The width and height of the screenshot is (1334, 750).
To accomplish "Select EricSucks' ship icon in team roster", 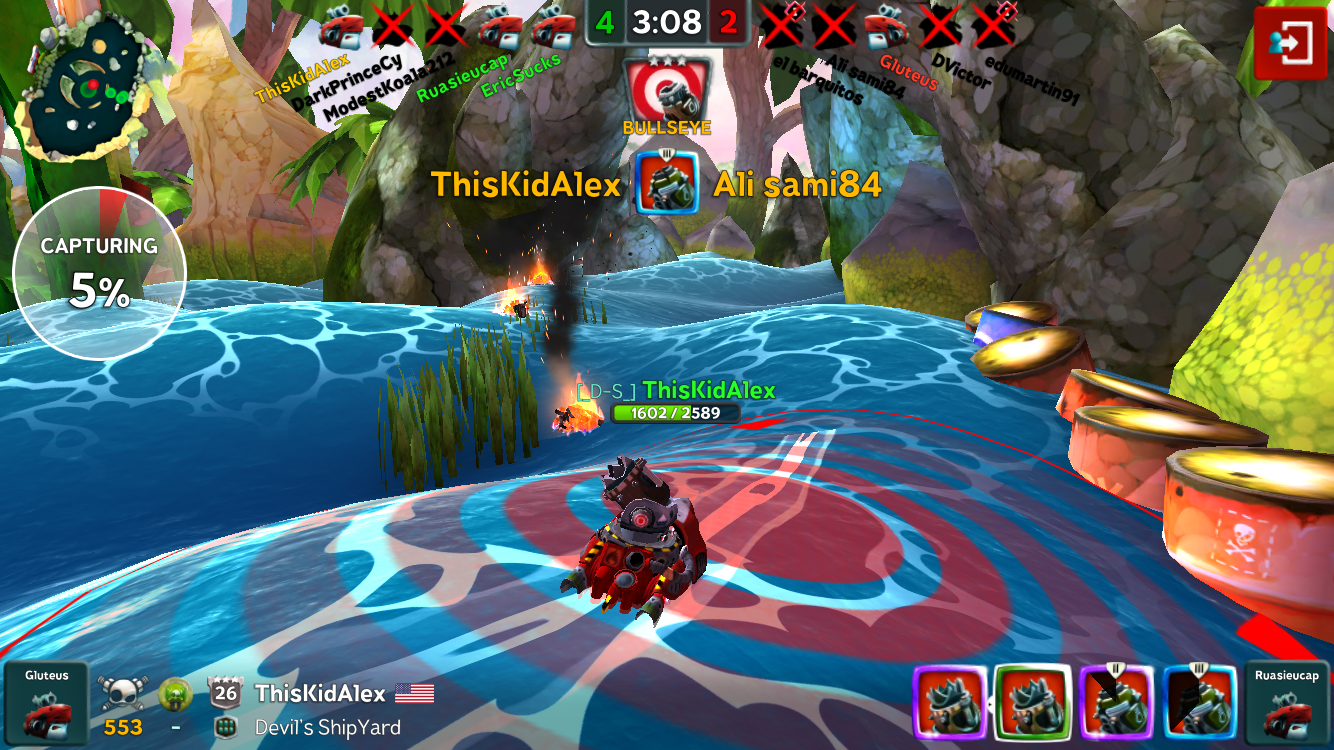I will (x=553, y=29).
